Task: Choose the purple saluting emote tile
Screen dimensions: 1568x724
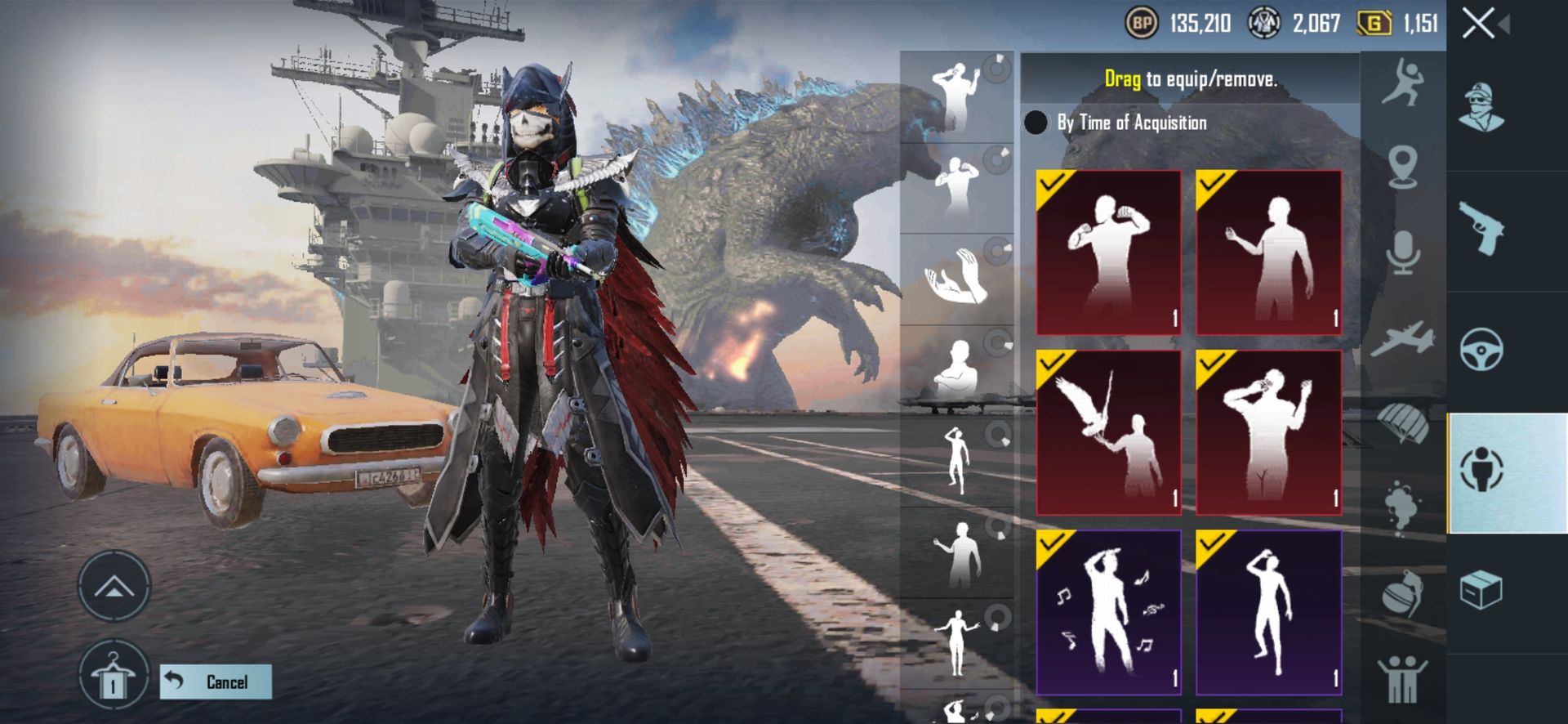Action: 1268,612
